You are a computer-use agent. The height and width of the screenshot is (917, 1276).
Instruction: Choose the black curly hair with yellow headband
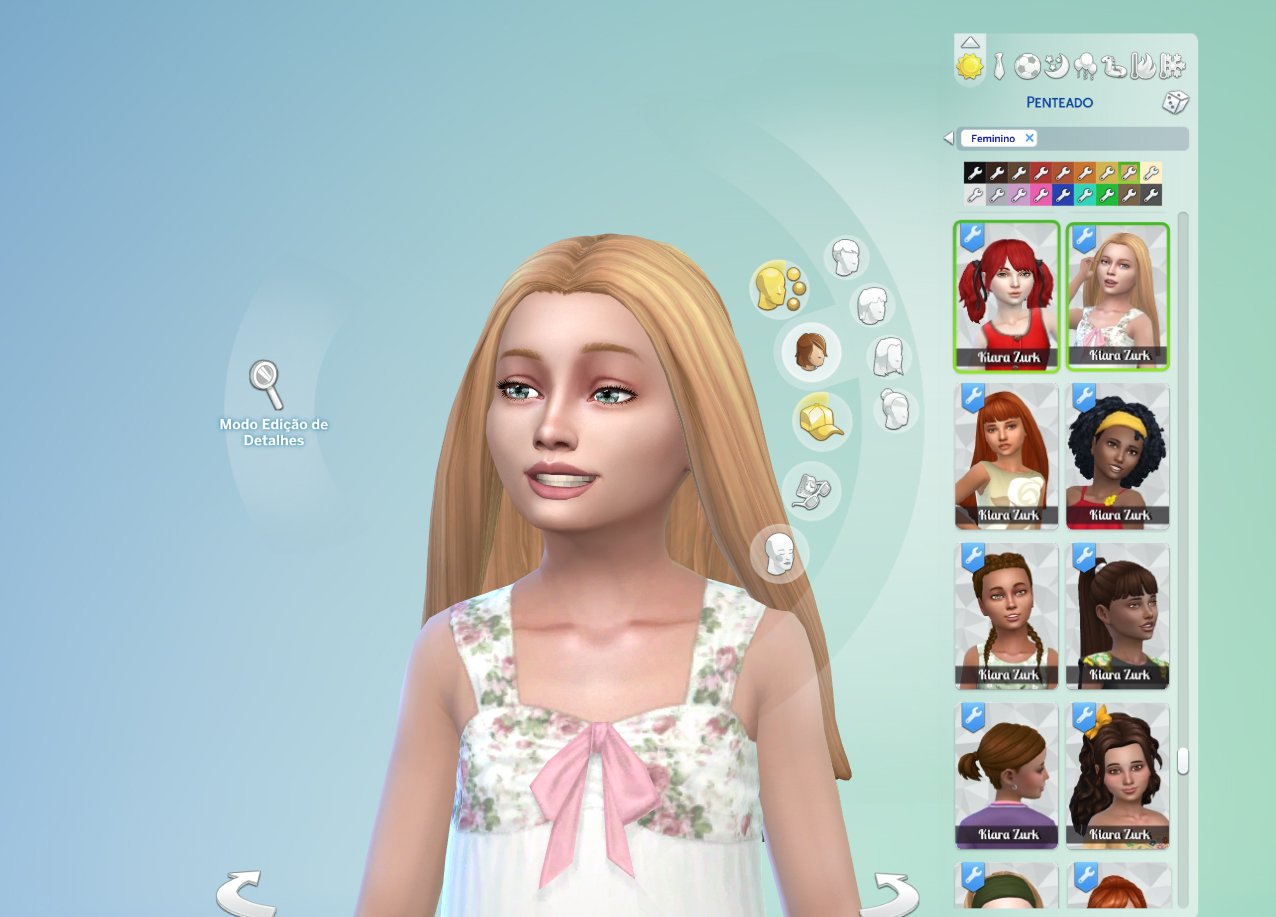[x=1117, y=456]
